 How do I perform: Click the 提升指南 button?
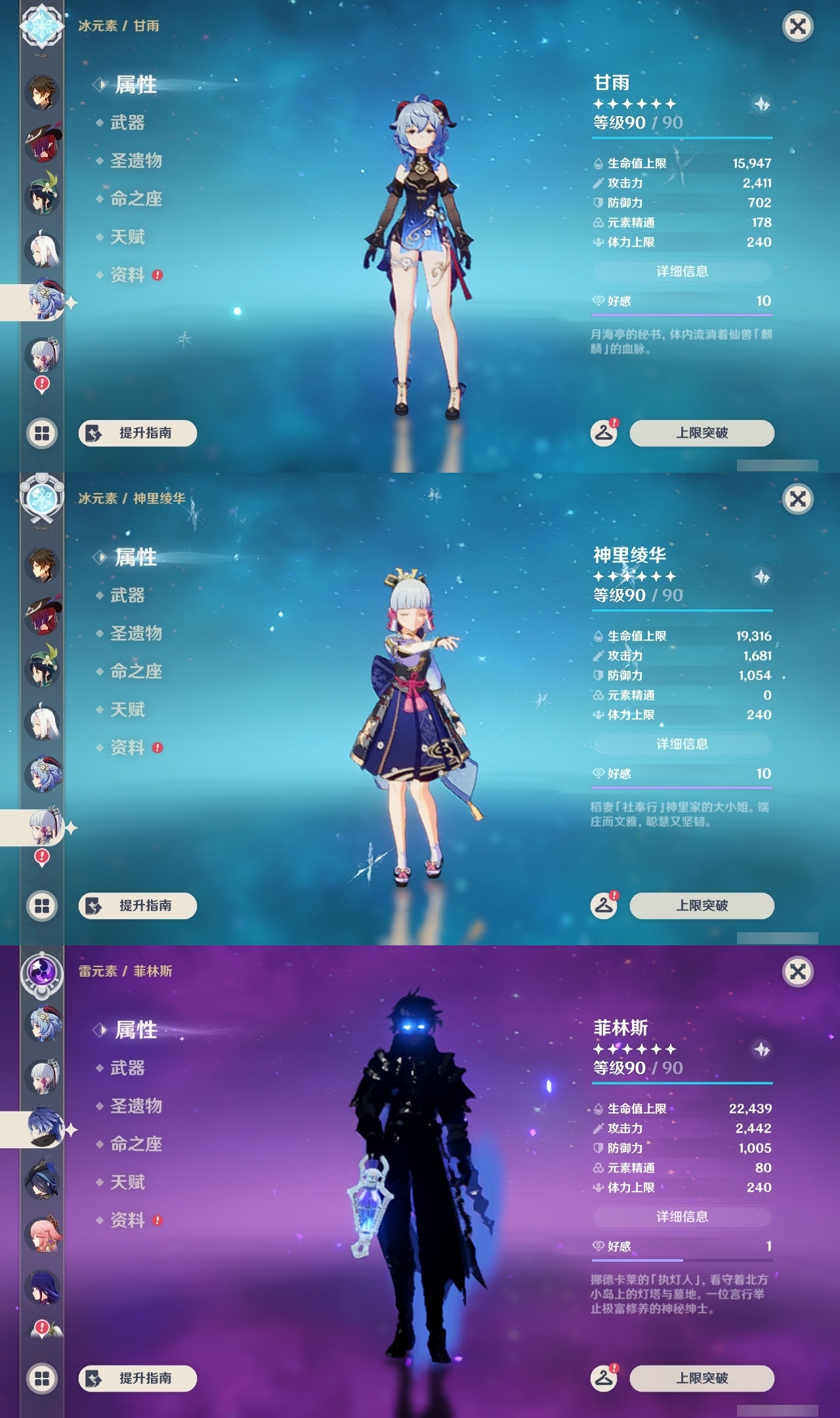[139, 433]
